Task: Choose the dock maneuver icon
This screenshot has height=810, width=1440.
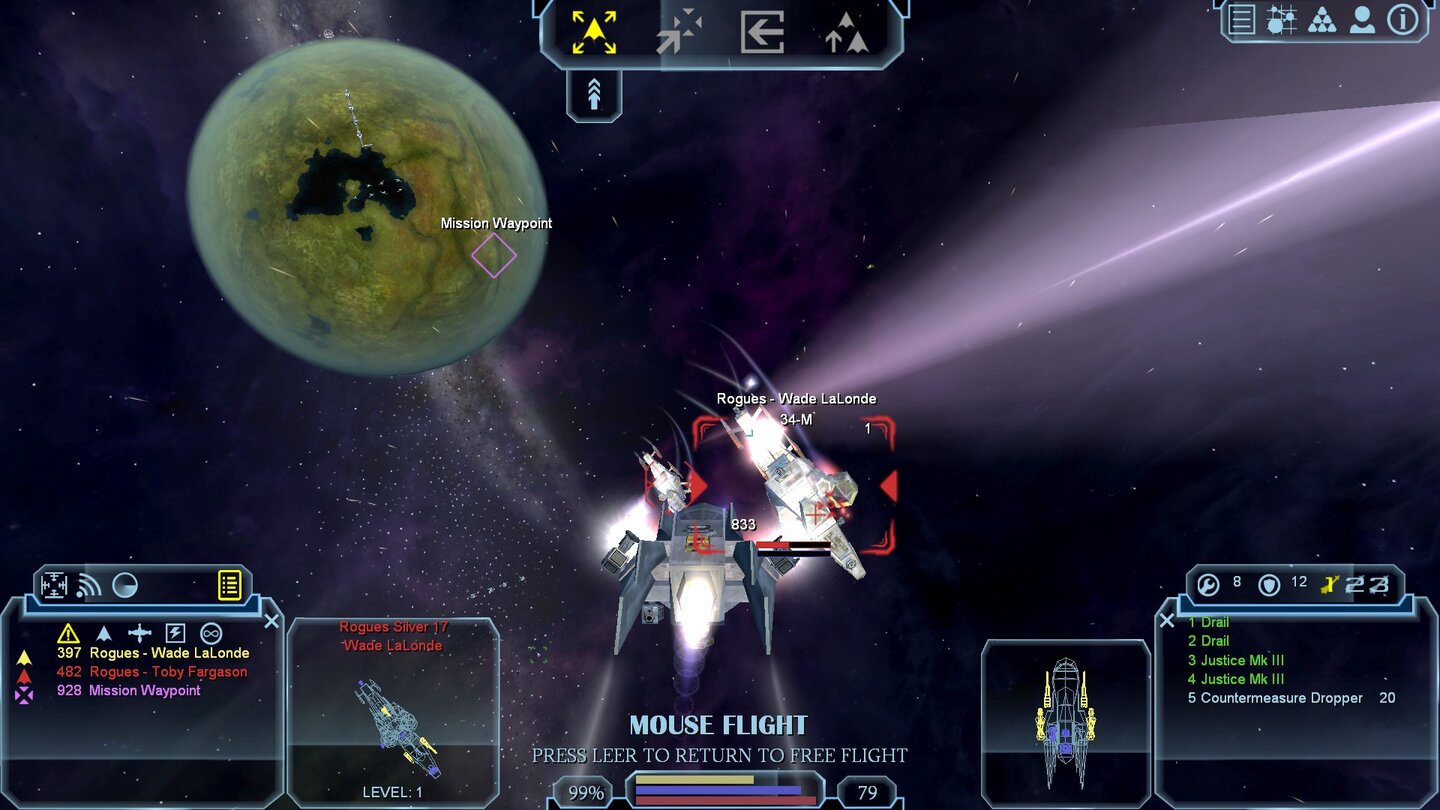Action: pyautogui.click(x=762, y=32)
